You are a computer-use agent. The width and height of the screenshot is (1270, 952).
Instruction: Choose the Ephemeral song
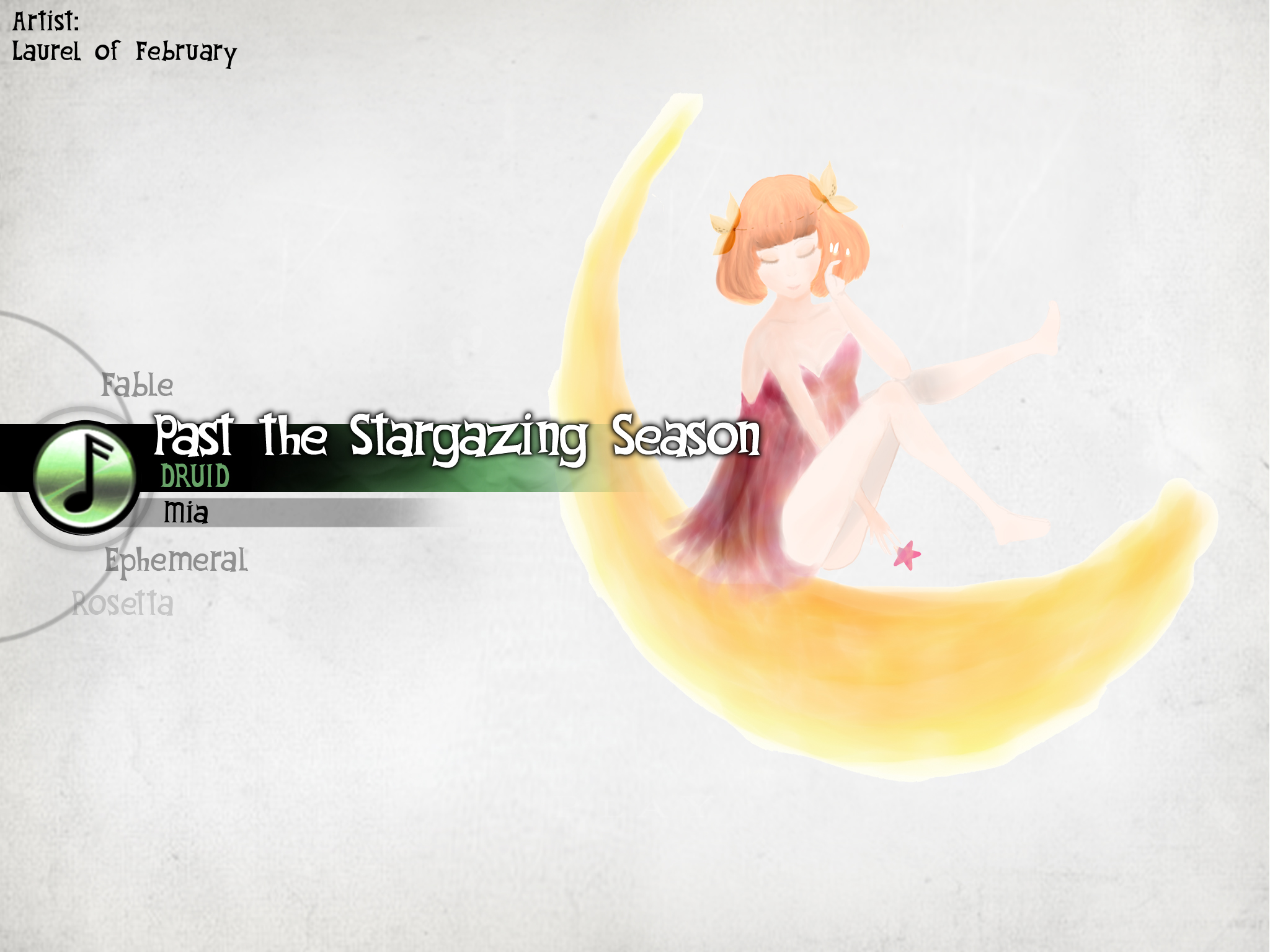175,560
